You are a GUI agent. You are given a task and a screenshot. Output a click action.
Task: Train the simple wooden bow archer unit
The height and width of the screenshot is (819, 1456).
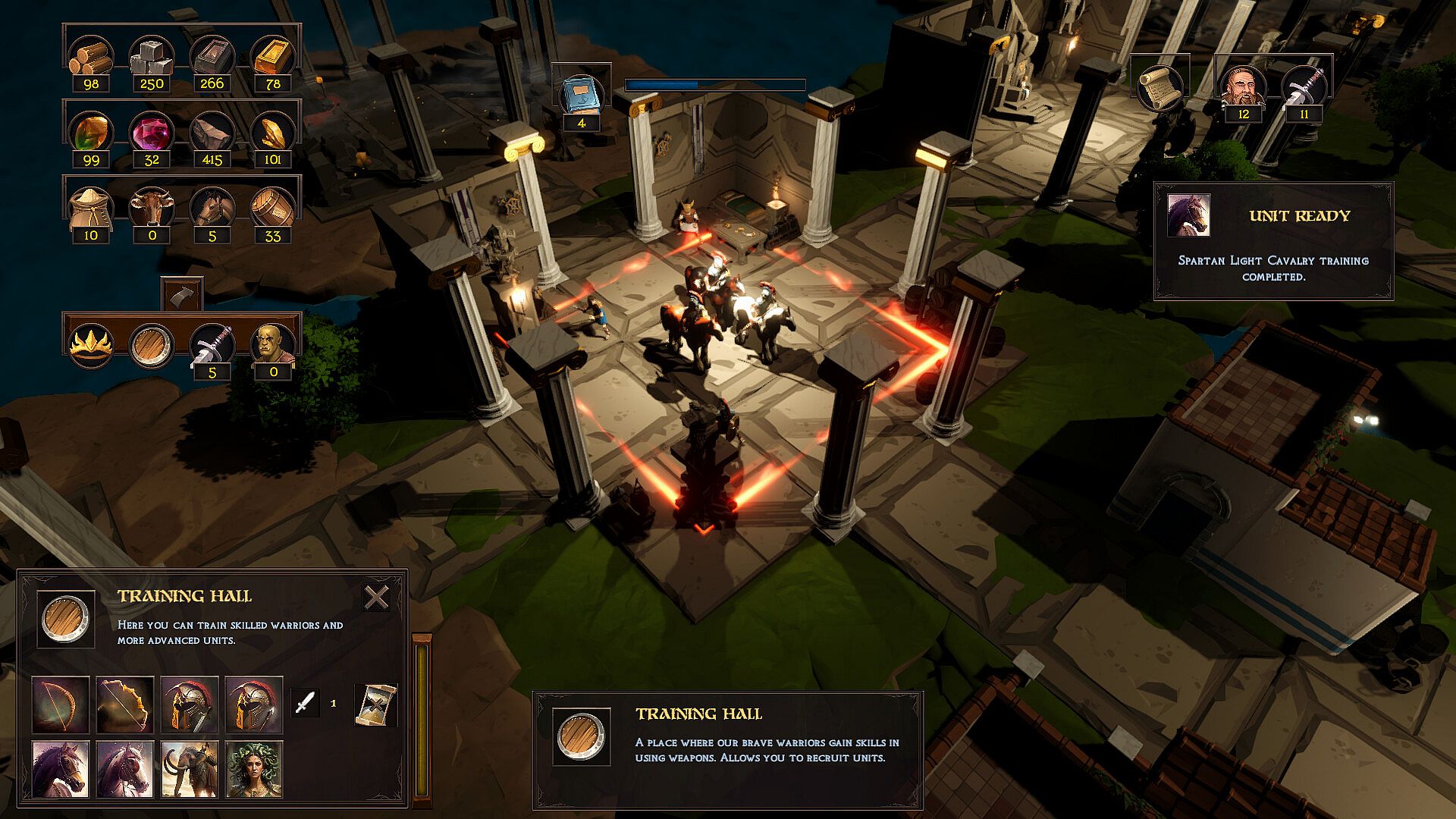click(61, 704)
